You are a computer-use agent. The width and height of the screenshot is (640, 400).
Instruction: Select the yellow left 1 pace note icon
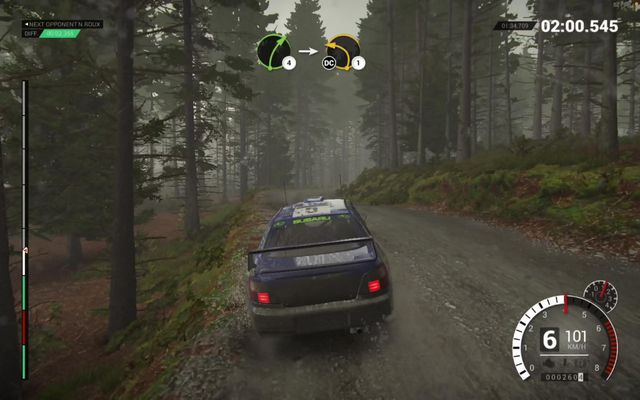pyautogui.click(x=343, y=51)
